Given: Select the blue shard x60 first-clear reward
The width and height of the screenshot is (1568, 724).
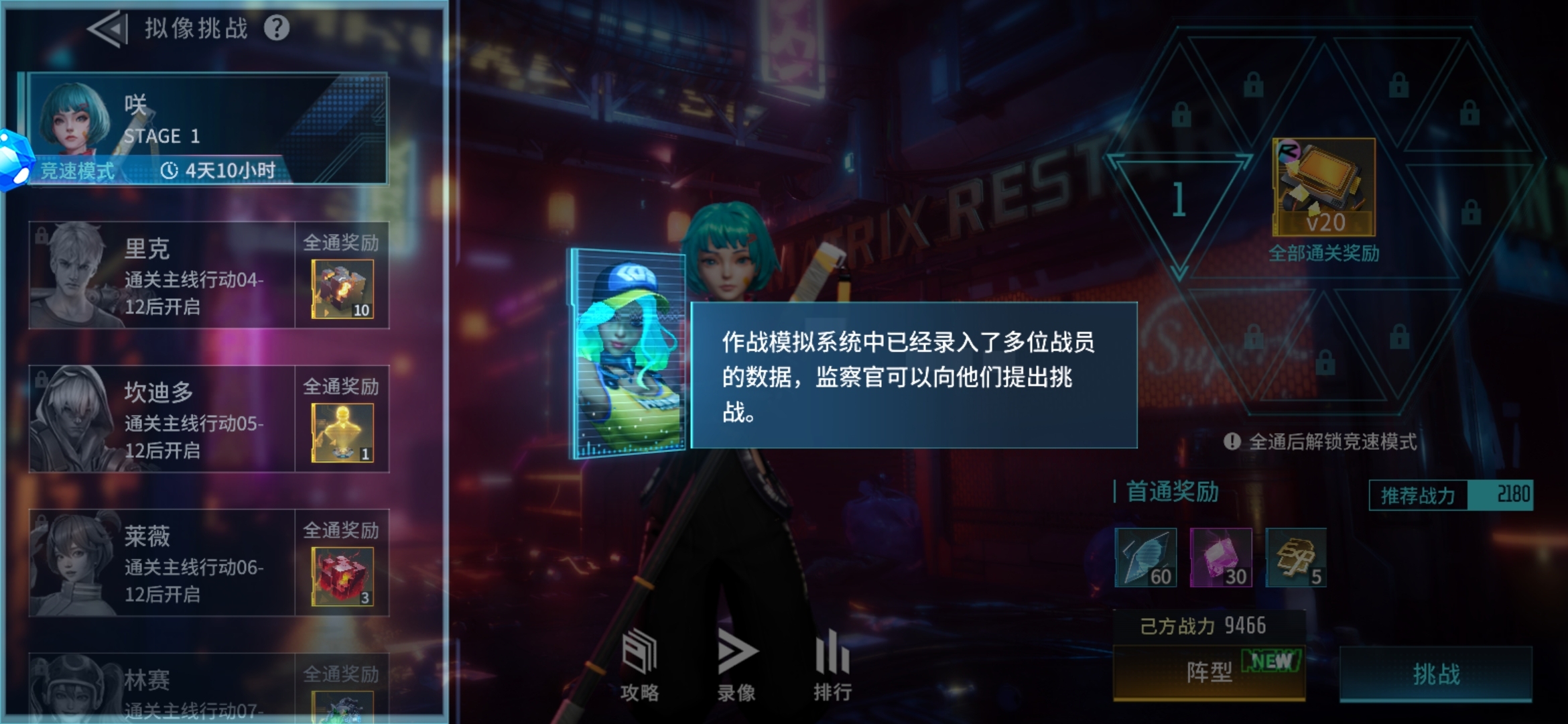Looking at the screenshot, I should coord(1145,557).
